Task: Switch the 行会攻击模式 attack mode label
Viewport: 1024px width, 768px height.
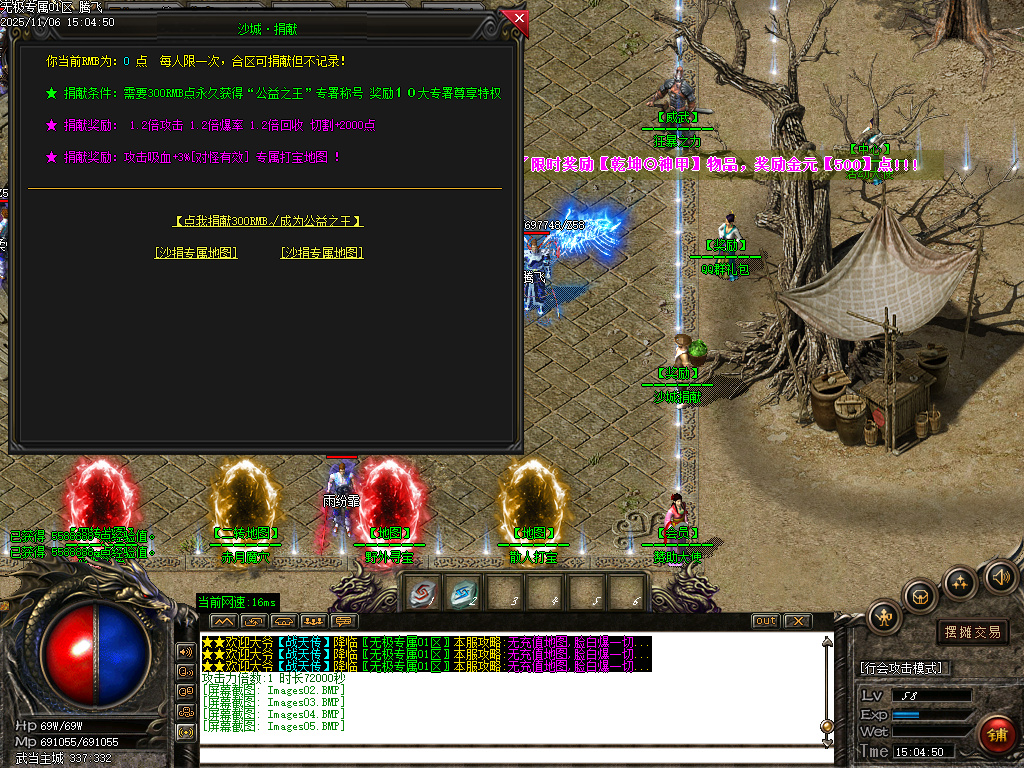Action: (x=905, y=668)
